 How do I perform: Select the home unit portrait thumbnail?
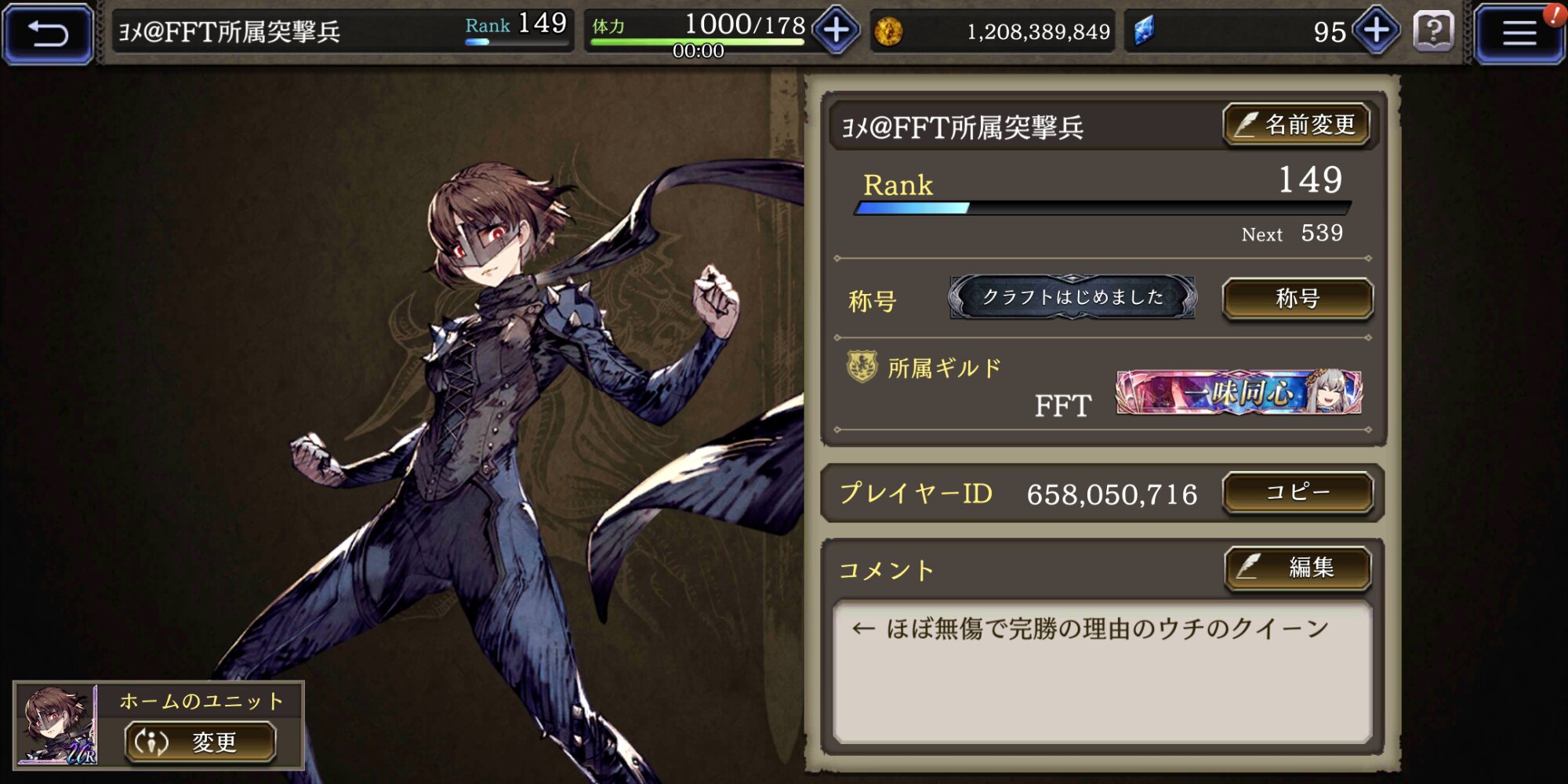pos(56,725)
